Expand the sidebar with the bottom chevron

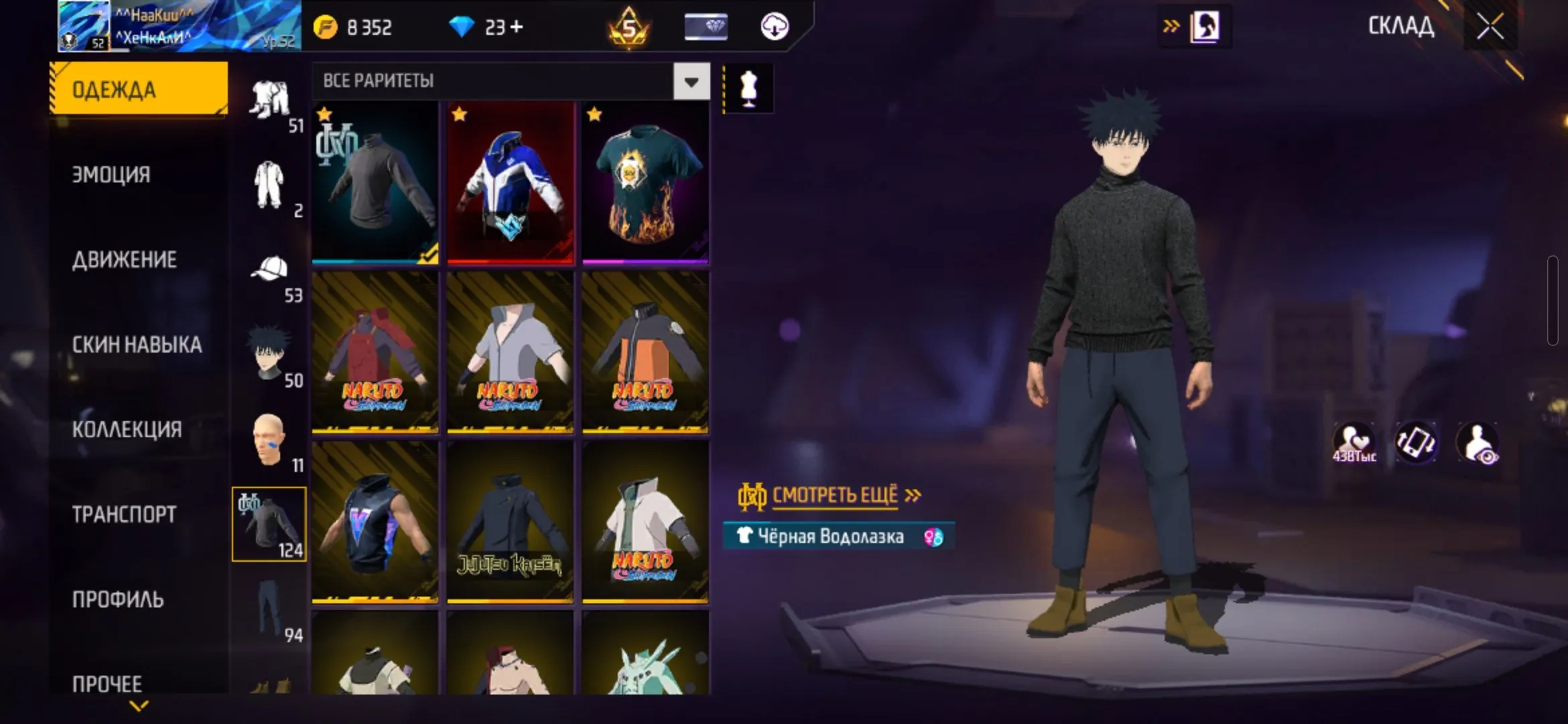point(139,707)
